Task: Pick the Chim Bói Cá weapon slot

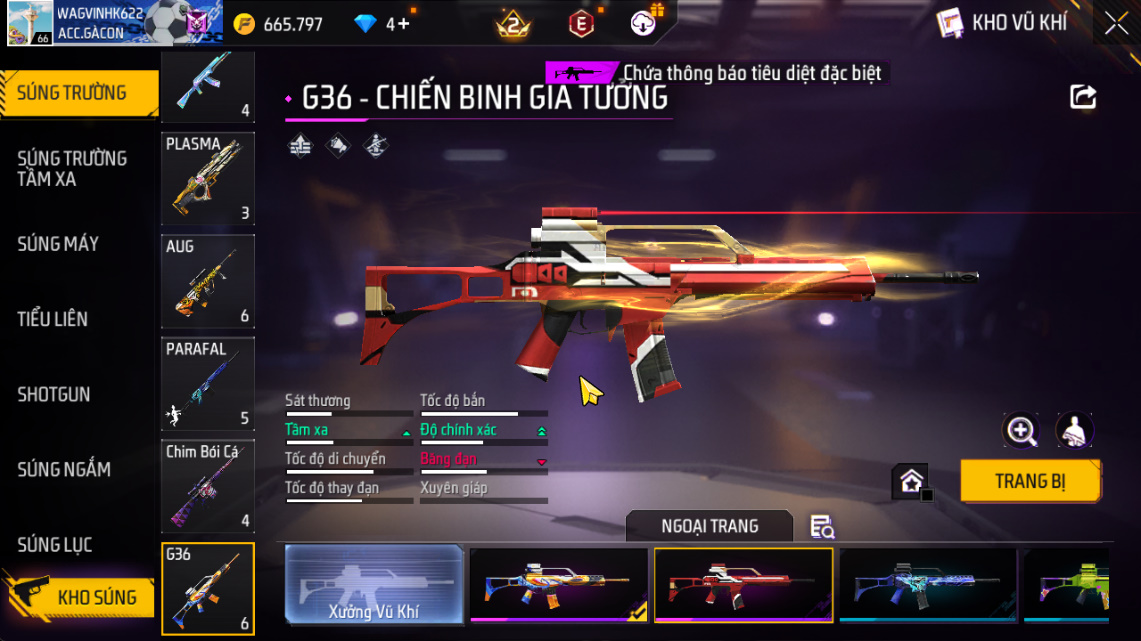Action: coord(208,487)
